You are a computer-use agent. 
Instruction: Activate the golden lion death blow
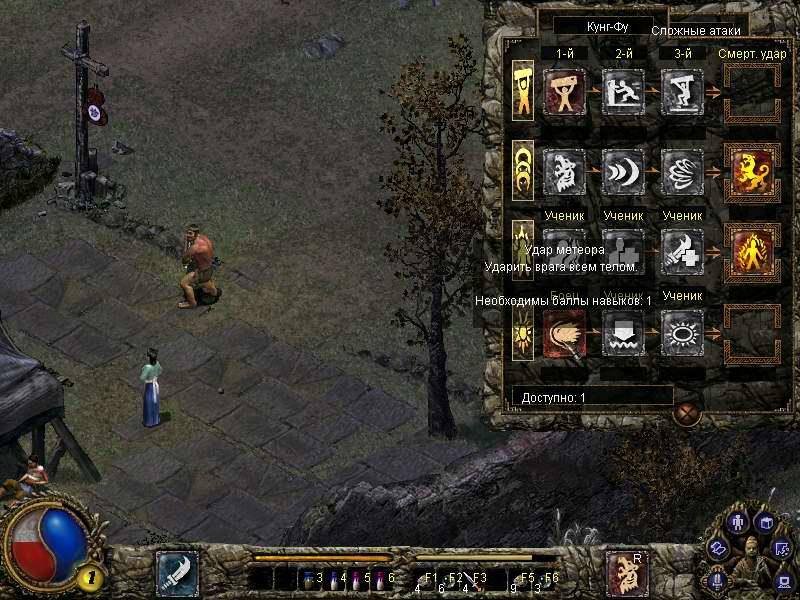tap(753, 172)
